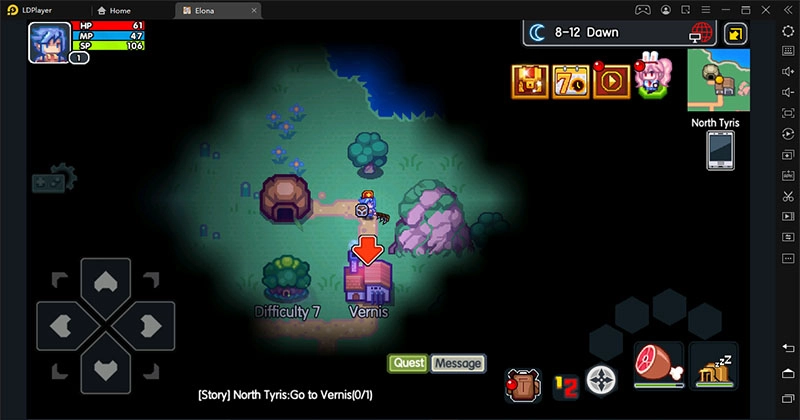This screenshot has width=800, height=420.
Task: Open the treasure chest rewards icon
Action: 530,82
